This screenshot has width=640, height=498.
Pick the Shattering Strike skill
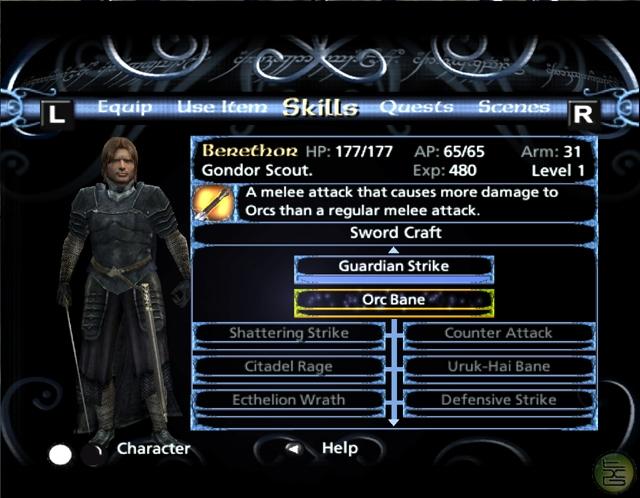[288, 333]
